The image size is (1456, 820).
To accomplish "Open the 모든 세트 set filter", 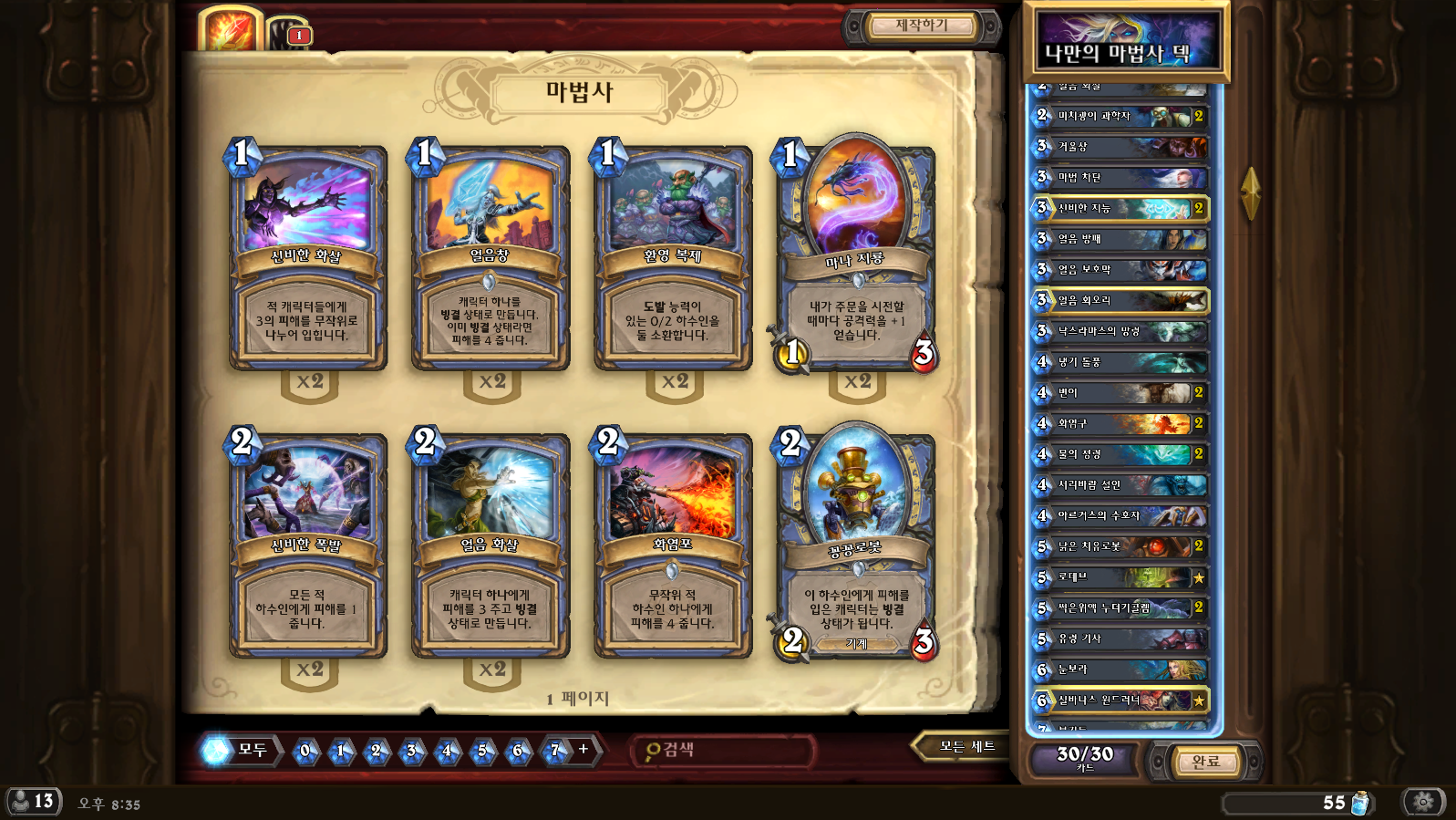I will pos(965,747).
